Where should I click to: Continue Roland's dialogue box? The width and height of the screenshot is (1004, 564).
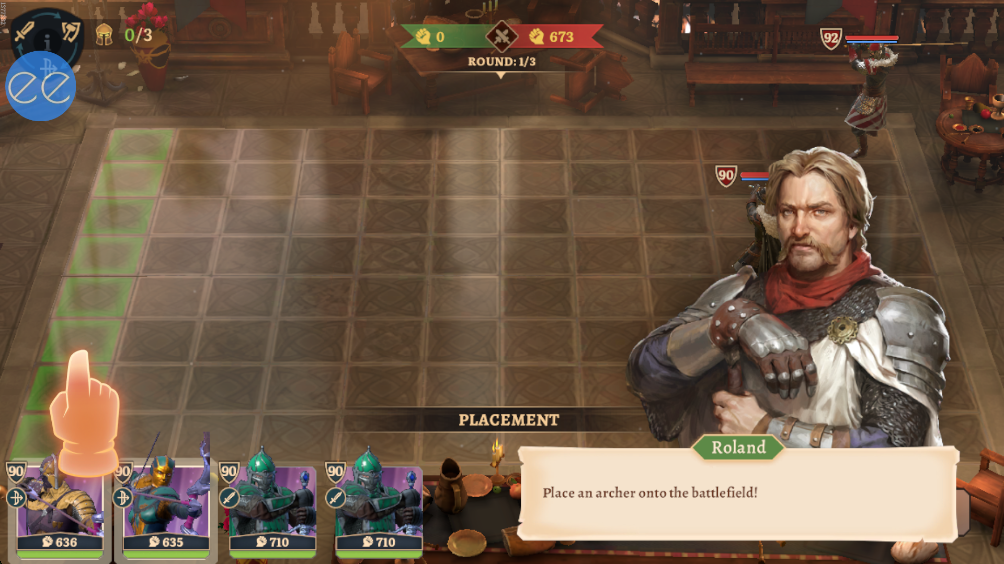click(x=737, y=493)
